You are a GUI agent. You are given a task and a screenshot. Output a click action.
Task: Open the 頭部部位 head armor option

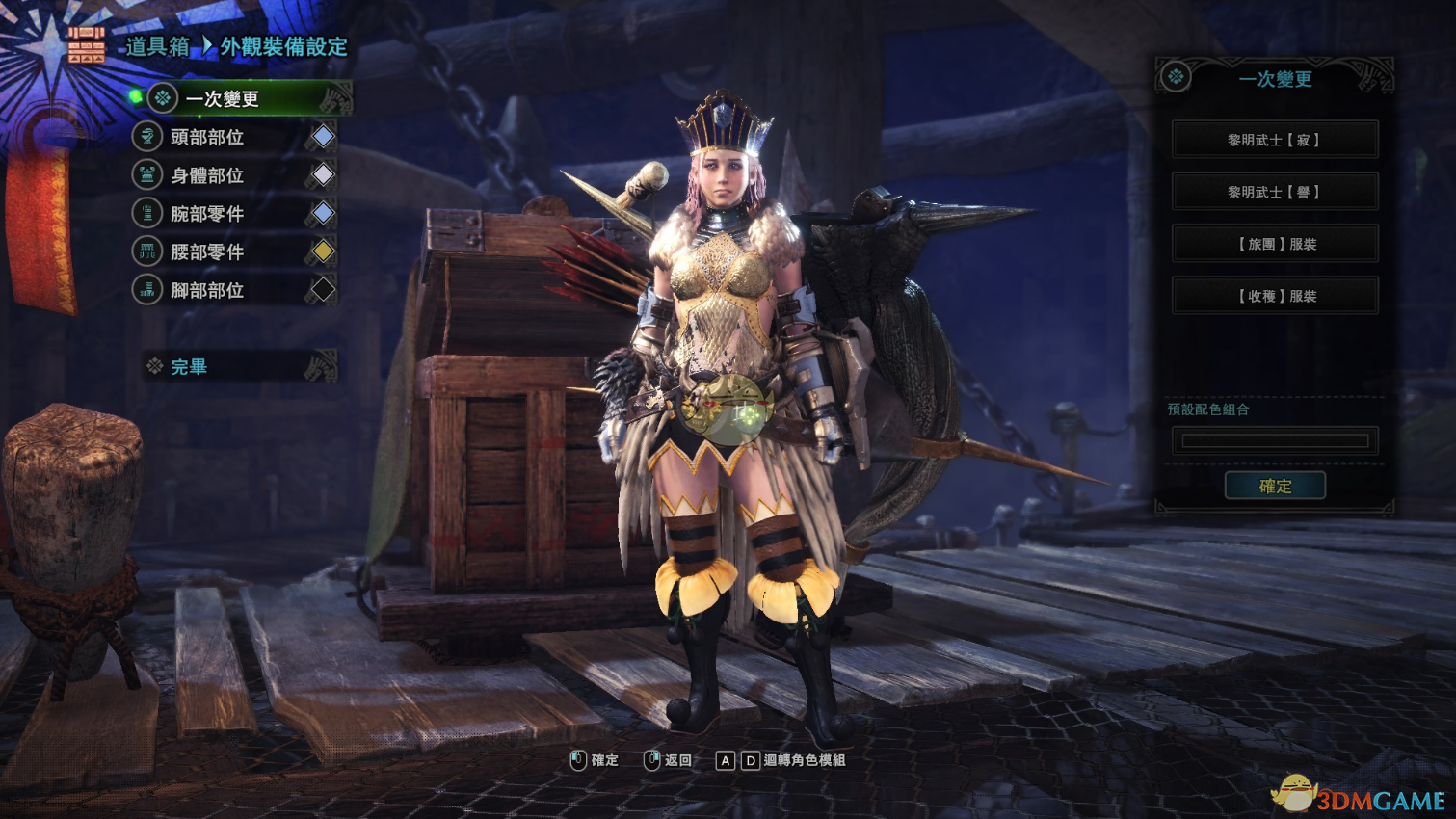(207, 138)
